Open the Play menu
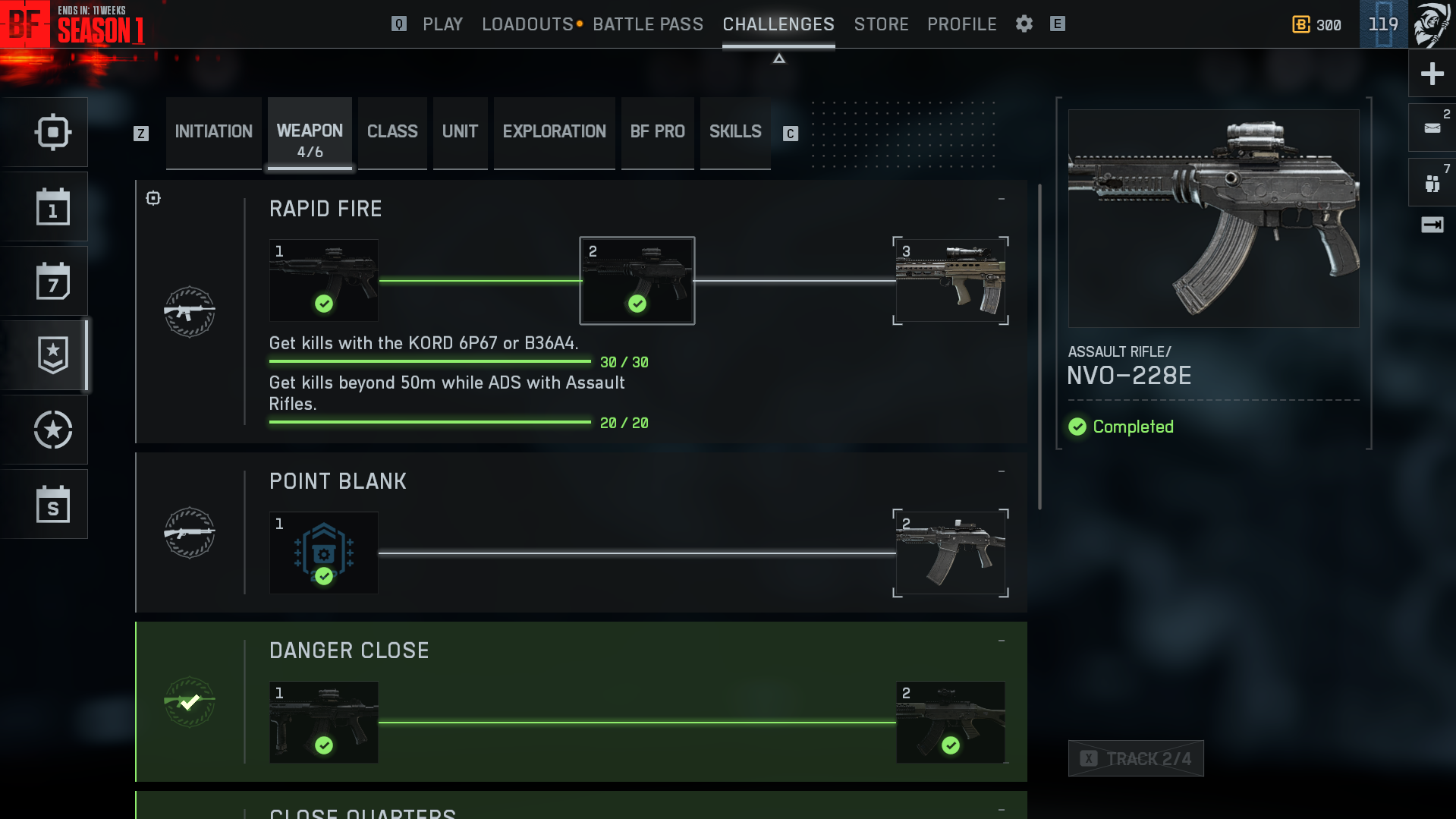Image resolution: width=1456 pixels, height=819 pixels. 442,24
